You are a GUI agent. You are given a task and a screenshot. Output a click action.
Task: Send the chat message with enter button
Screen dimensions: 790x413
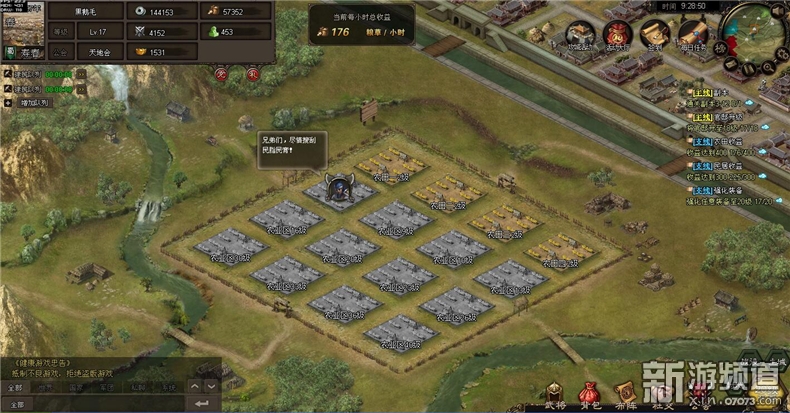pos(203,403)
